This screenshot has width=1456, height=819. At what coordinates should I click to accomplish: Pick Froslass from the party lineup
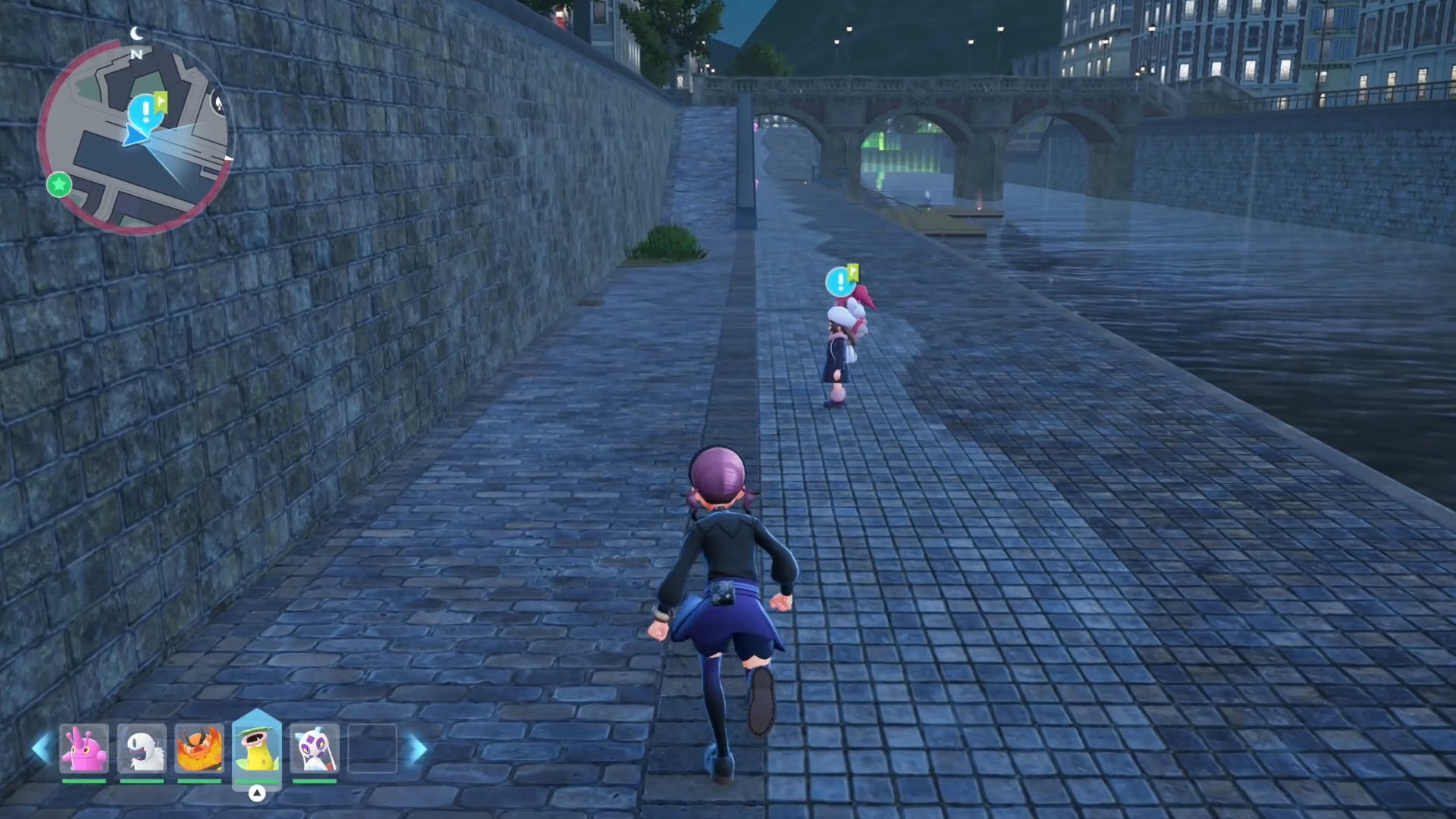315,748
